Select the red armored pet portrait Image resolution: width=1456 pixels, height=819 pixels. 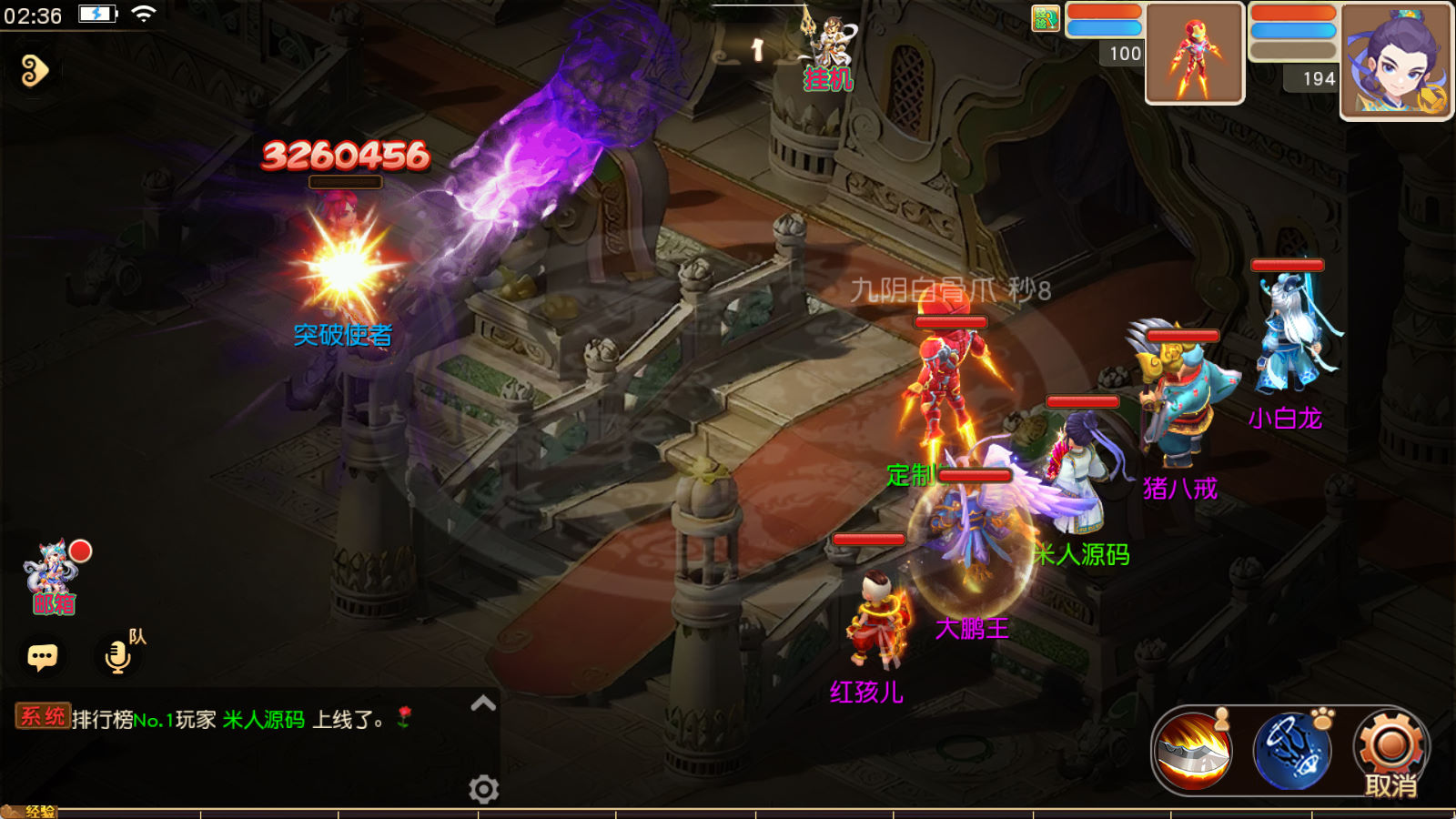[x=1194, y=53]
